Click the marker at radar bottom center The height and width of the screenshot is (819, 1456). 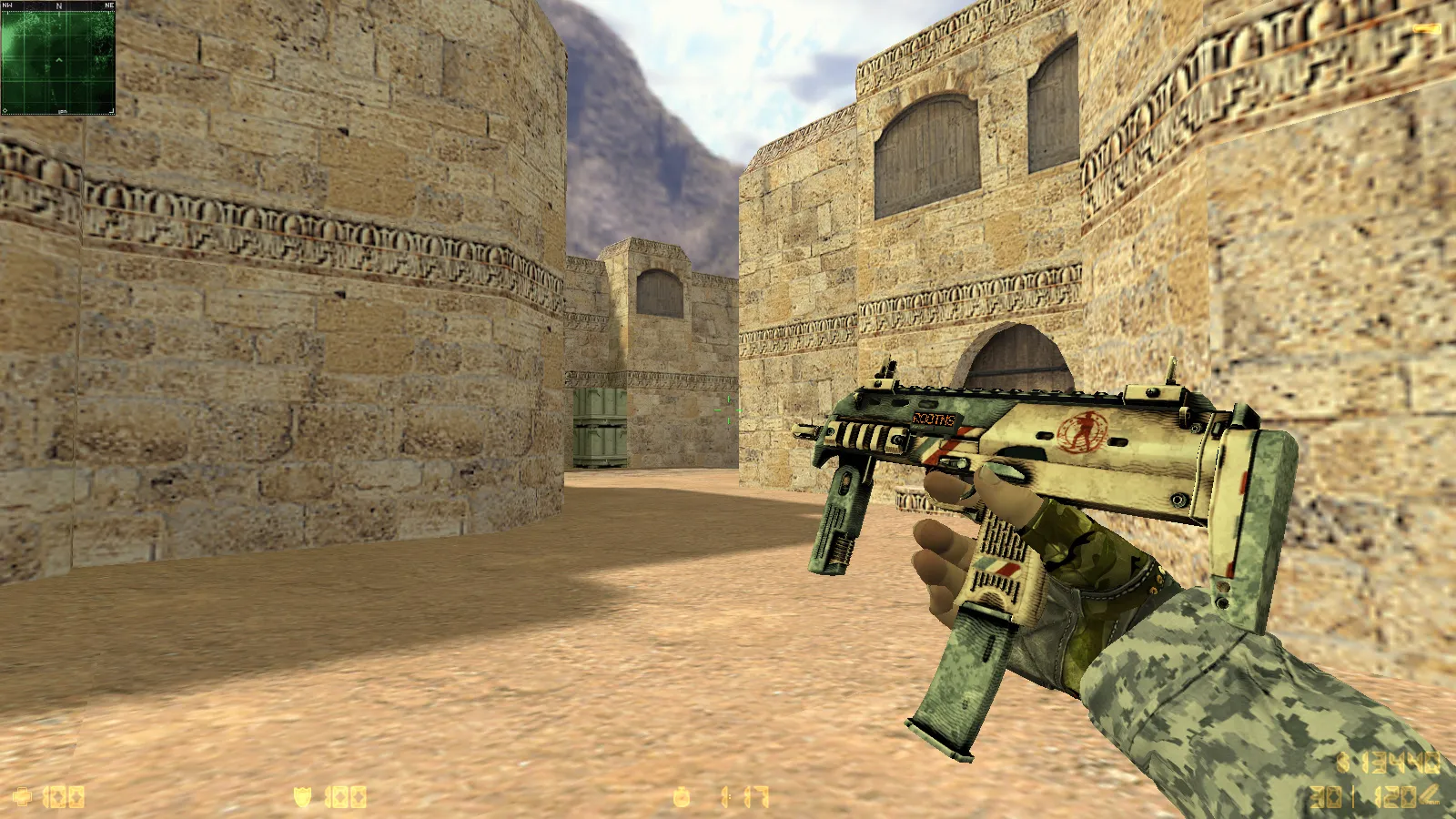(x=63, y=112)
